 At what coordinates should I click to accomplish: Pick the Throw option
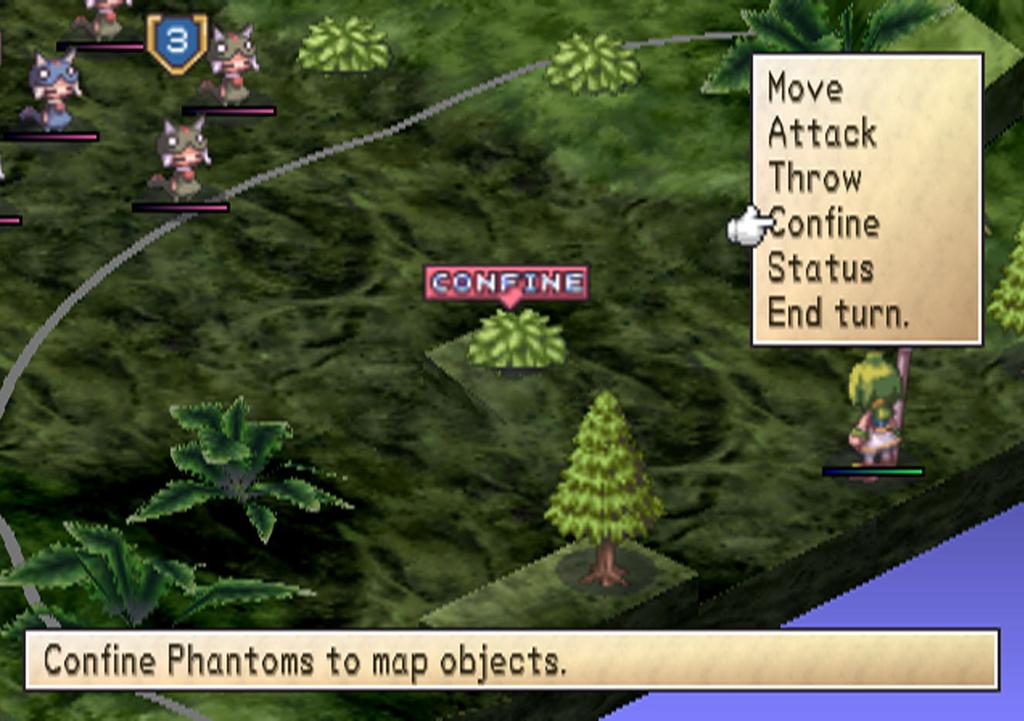(815, 178)
